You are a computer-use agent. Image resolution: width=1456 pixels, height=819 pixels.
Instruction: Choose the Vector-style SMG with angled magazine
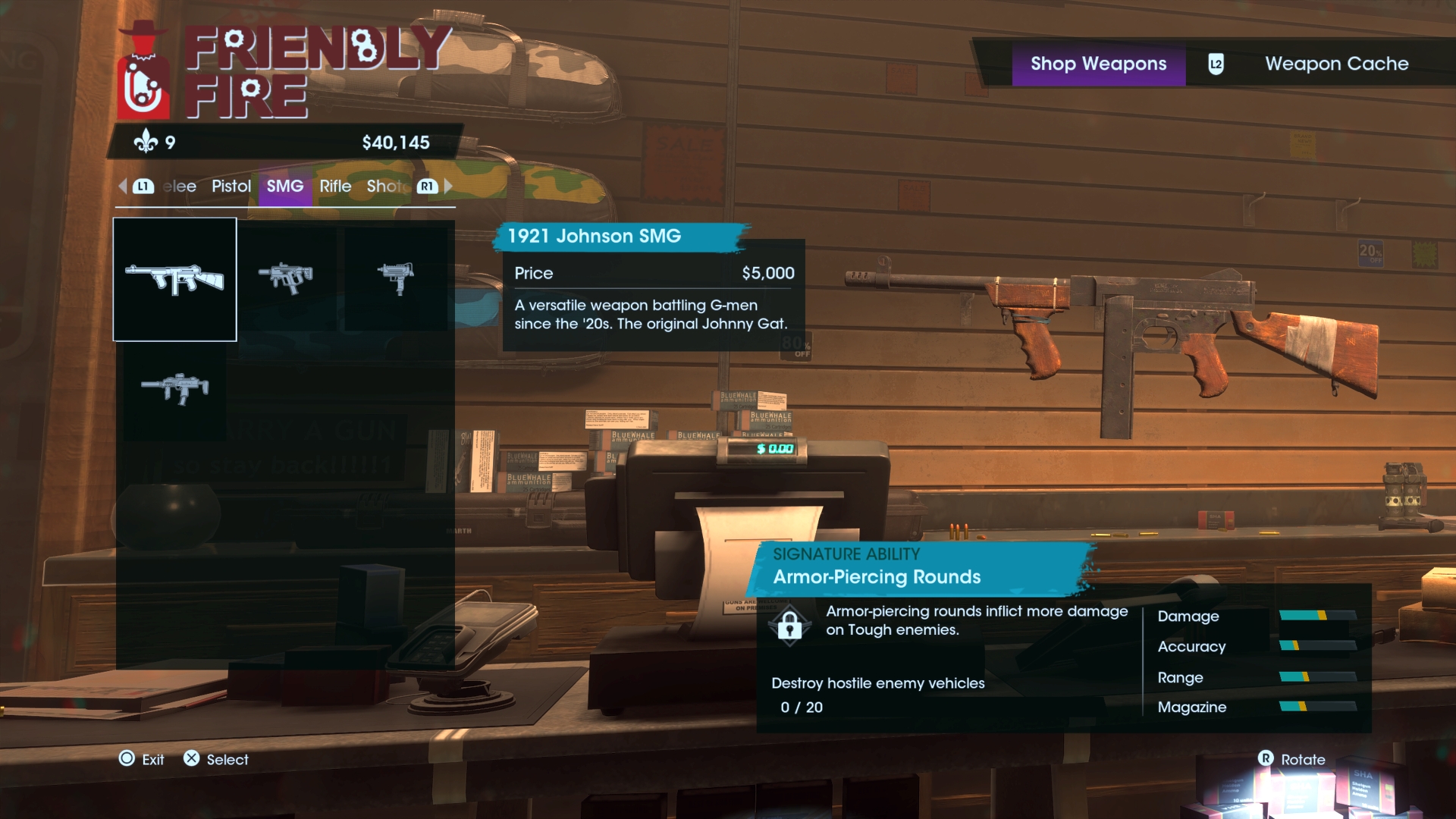click(285, 278)
